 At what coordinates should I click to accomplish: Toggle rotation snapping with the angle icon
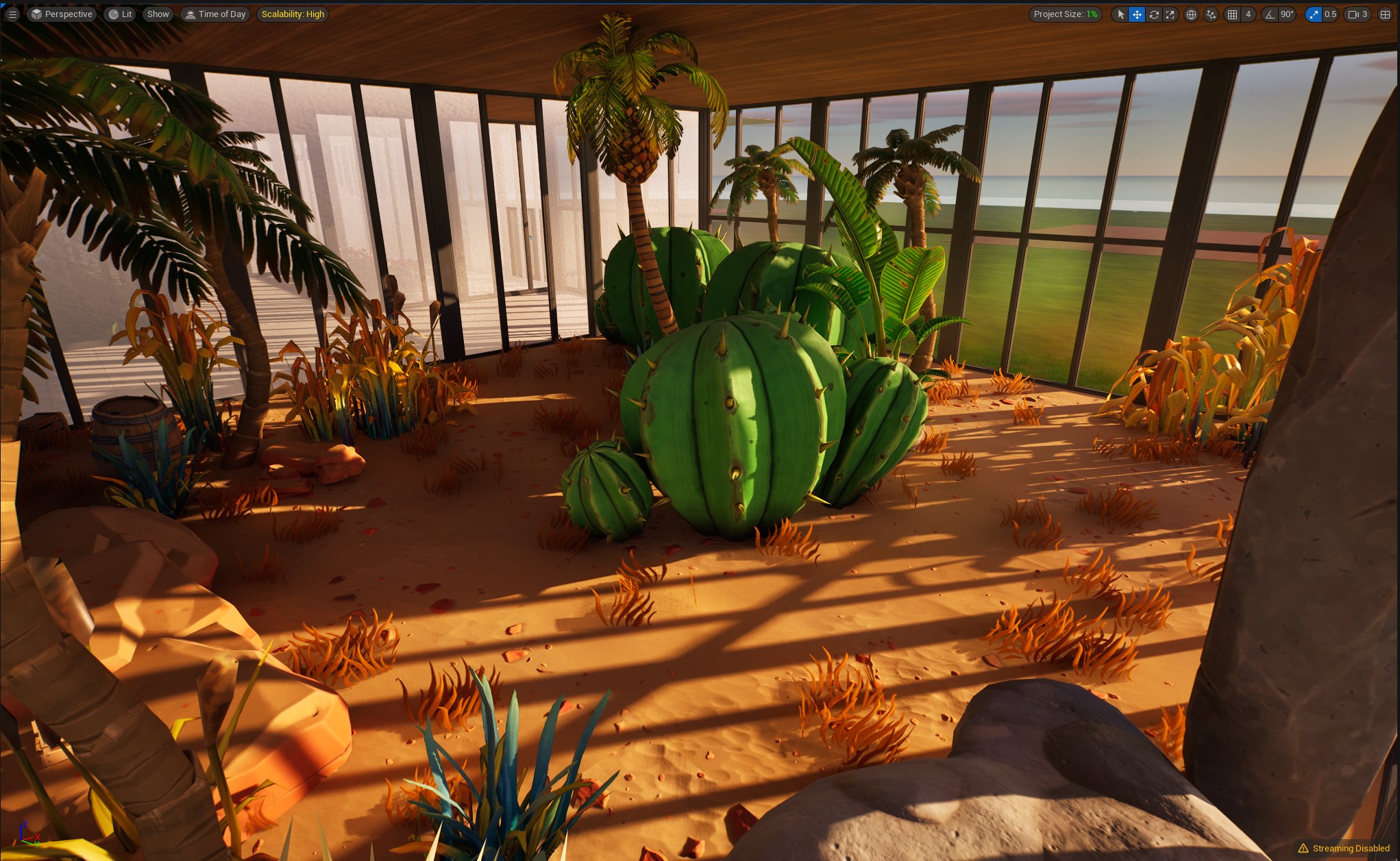point(1270,14)
